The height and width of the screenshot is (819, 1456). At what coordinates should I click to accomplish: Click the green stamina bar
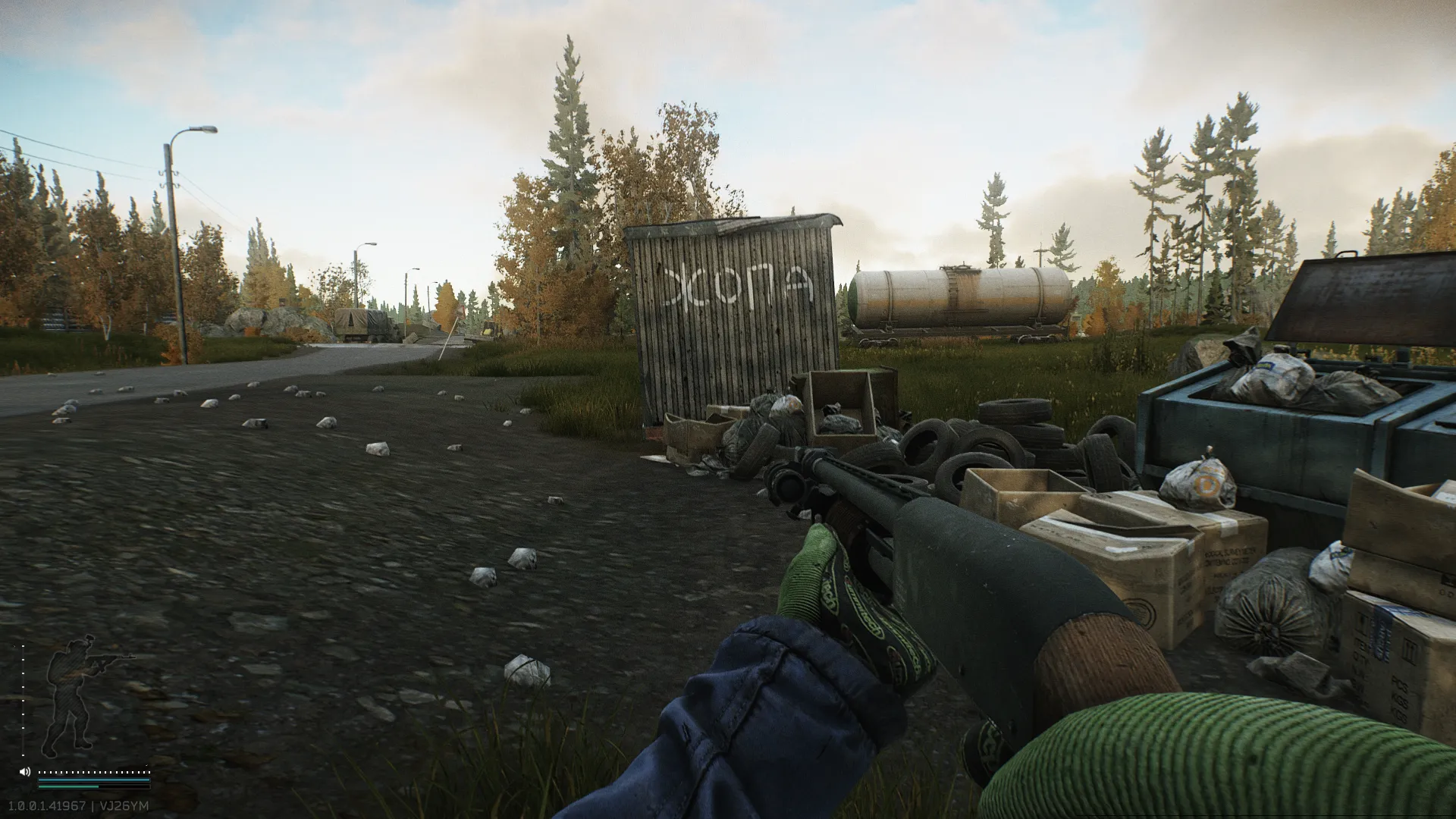coord(68,786)
